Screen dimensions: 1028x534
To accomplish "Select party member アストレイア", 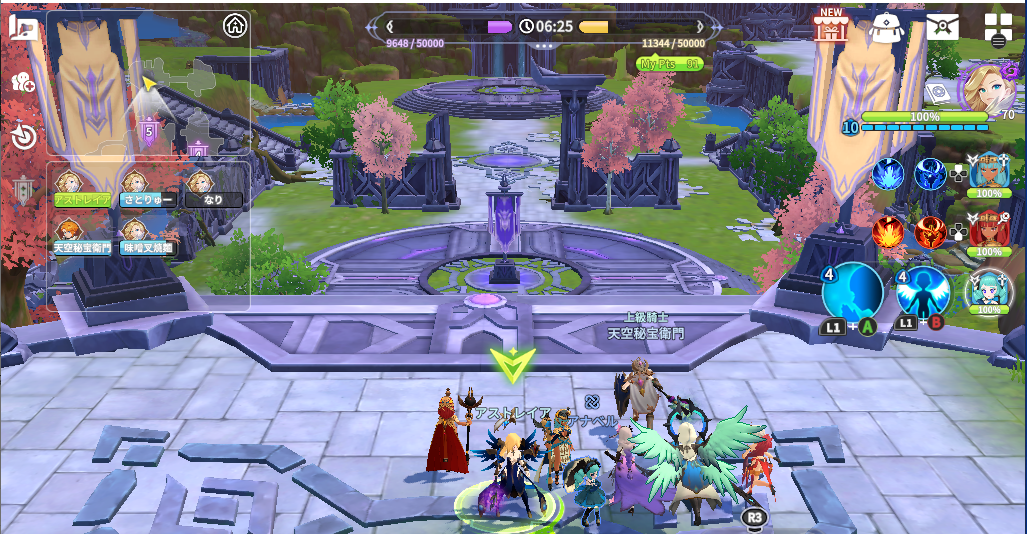I will [x=81, y=189].
